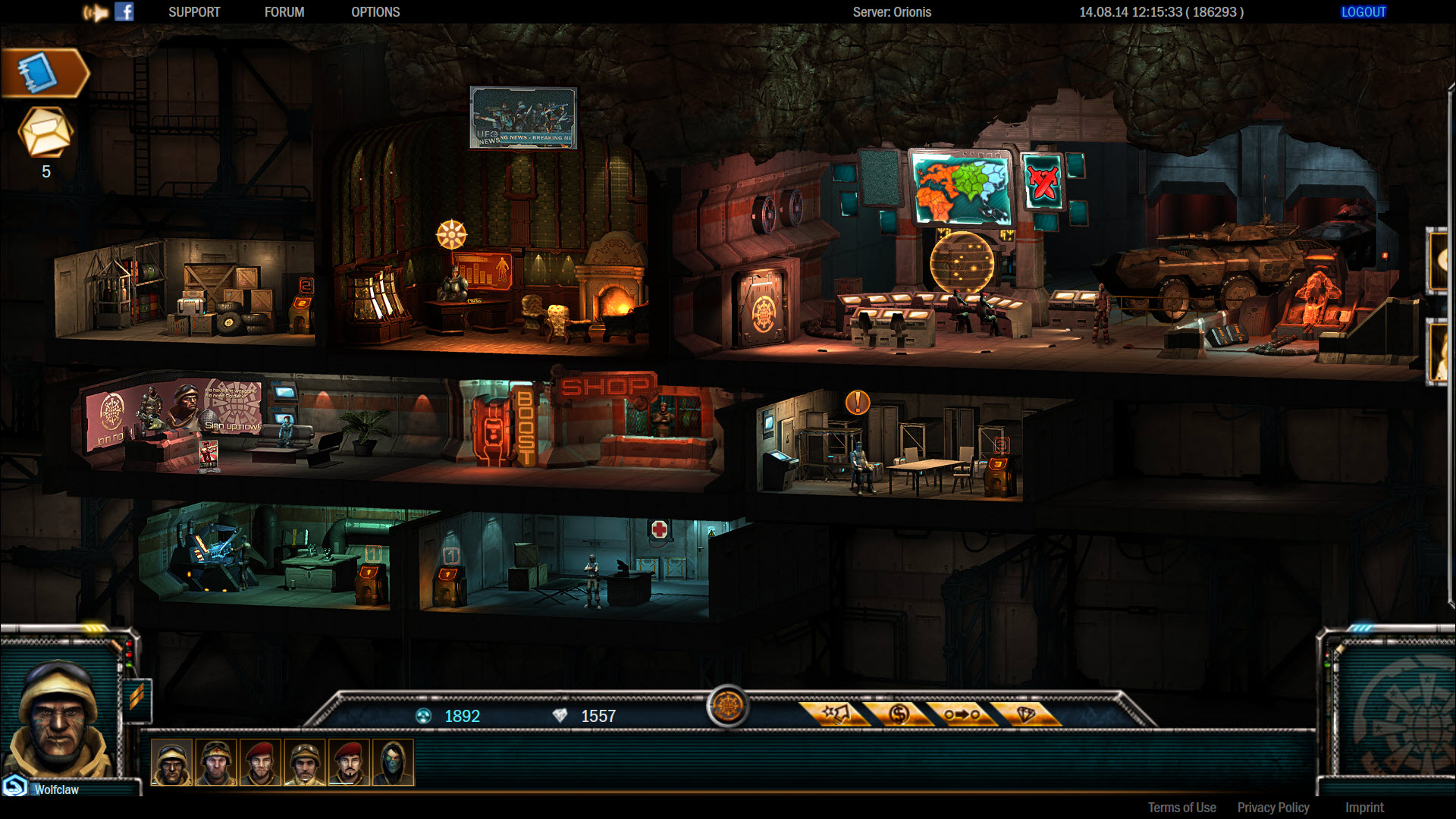Open the SUPPORT page
The width and height of the screenshot is (1456, 819).
194,12
